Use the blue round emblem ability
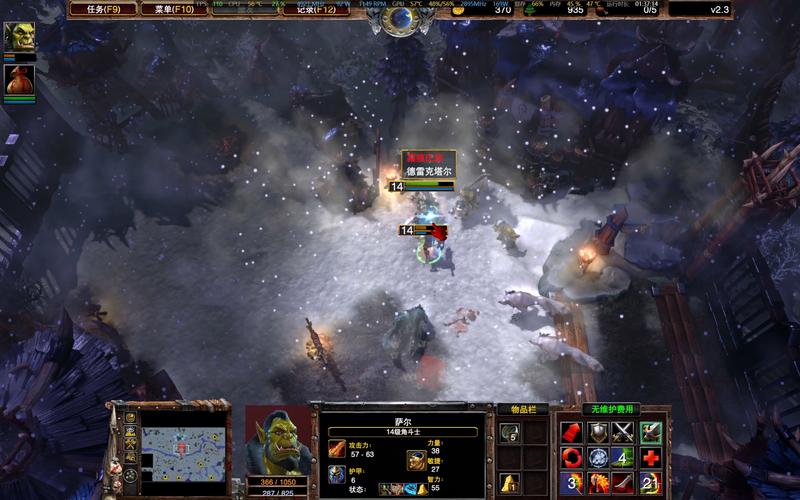This screenshot has width=800, height=500. [598, 458]
